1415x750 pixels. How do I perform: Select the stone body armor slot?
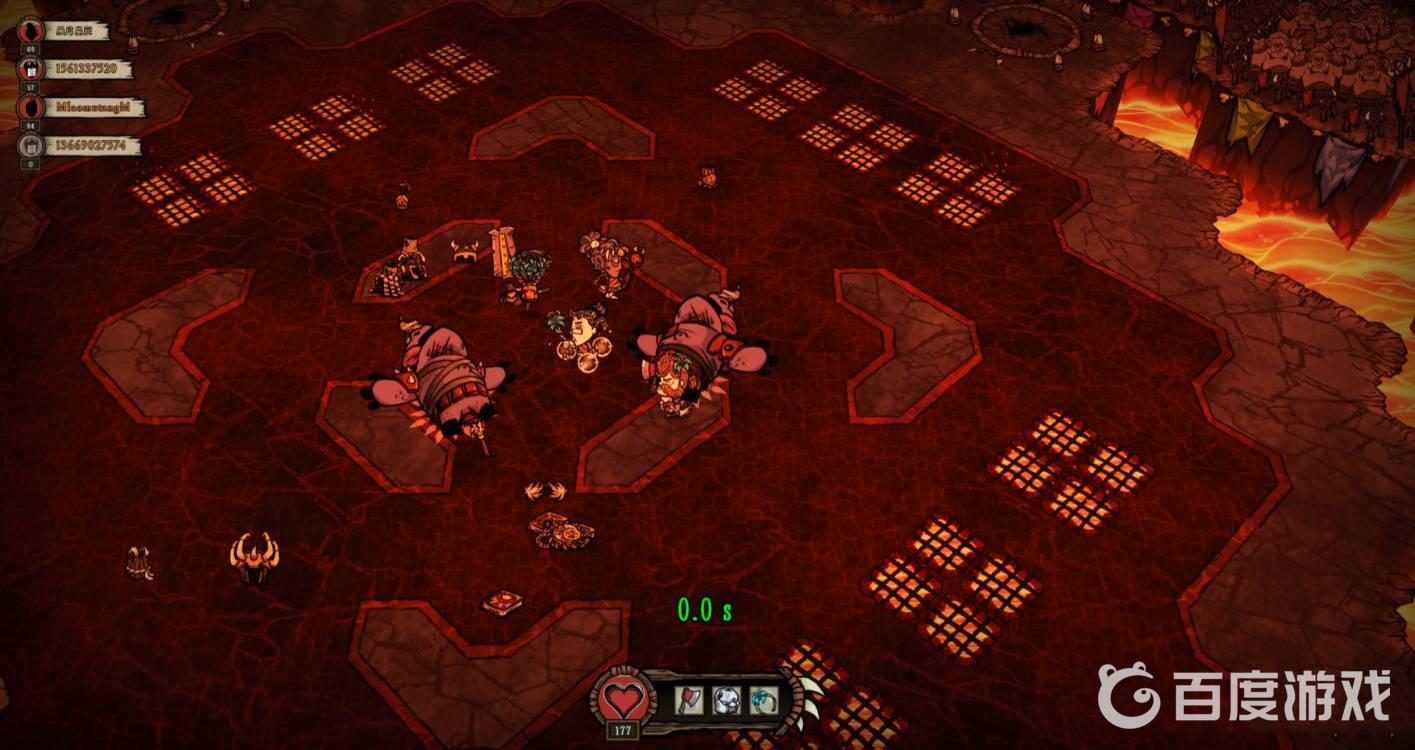[x=726, y=699]
